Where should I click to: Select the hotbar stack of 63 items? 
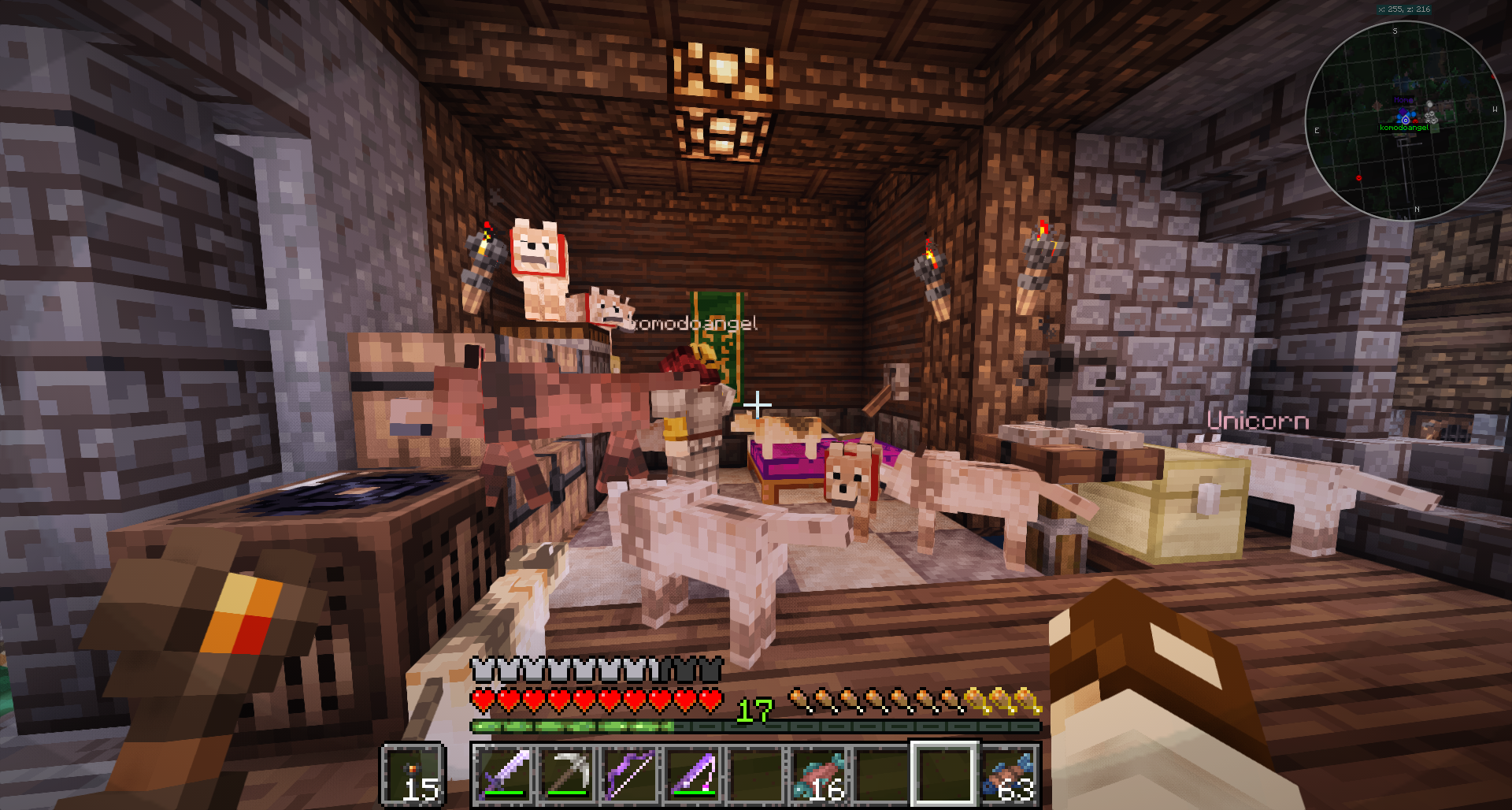coord(1009,774)
